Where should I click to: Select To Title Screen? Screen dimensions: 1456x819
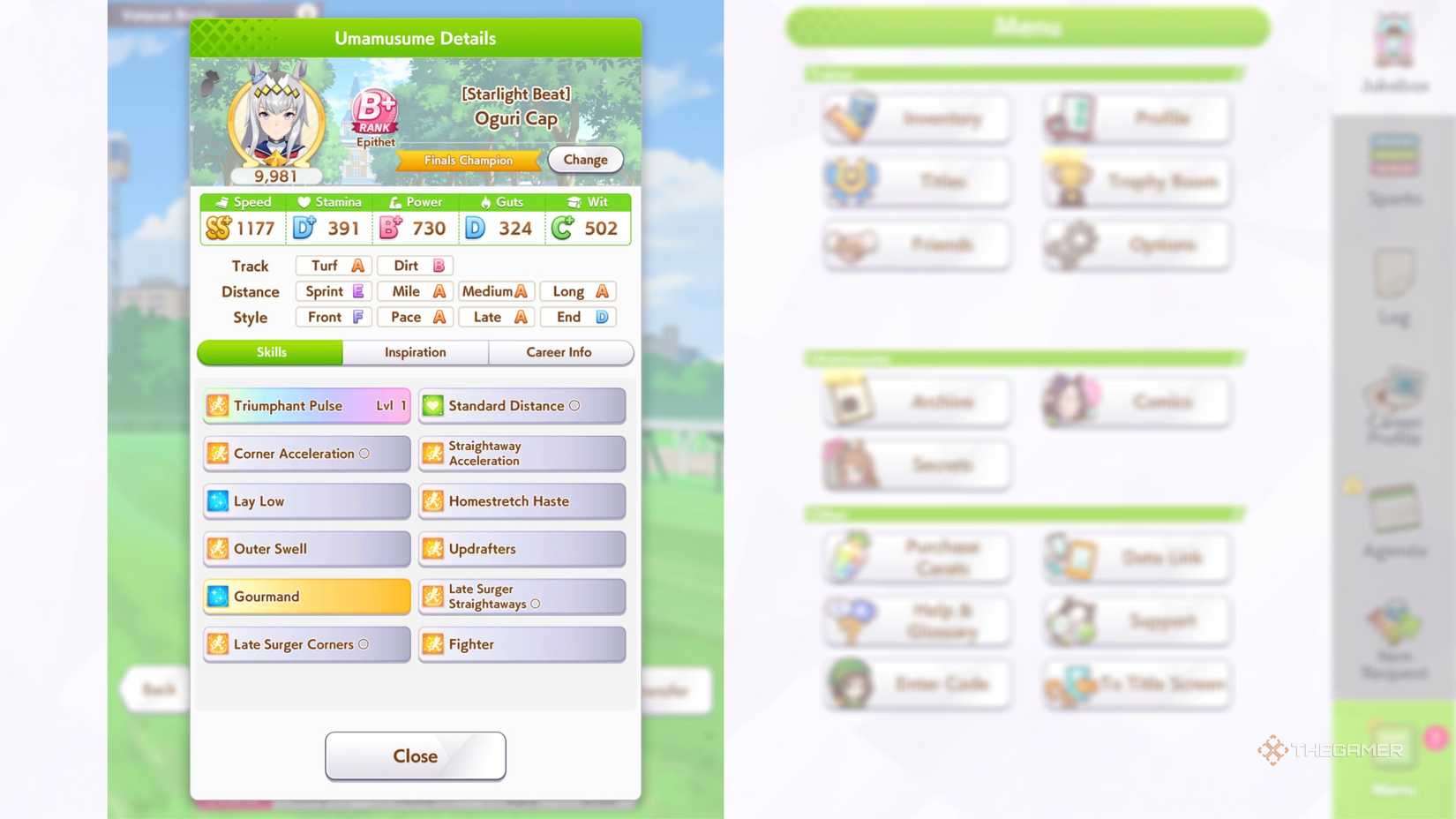point(1135,685)
